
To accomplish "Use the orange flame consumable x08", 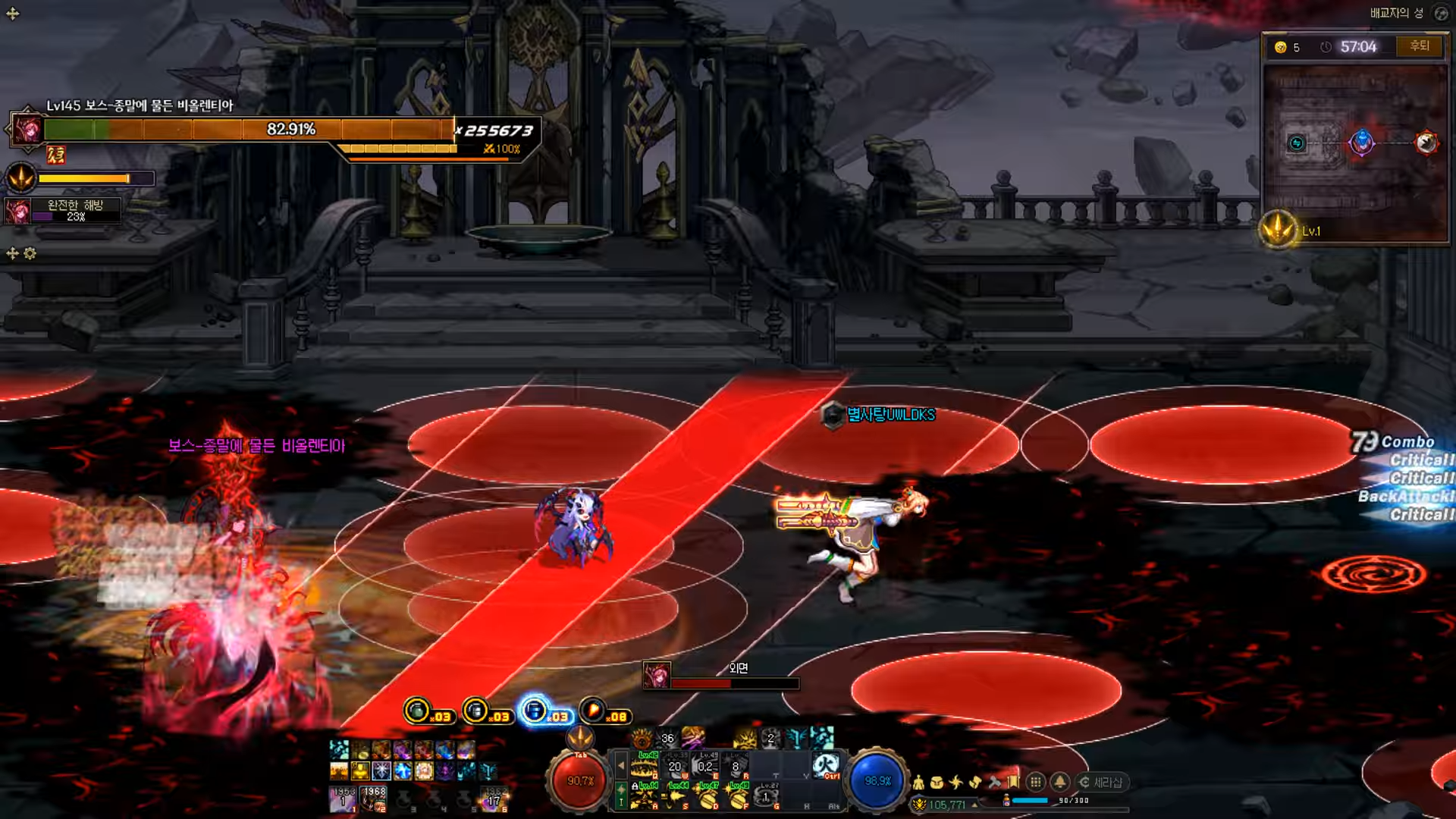I will [x=592, y=711].
